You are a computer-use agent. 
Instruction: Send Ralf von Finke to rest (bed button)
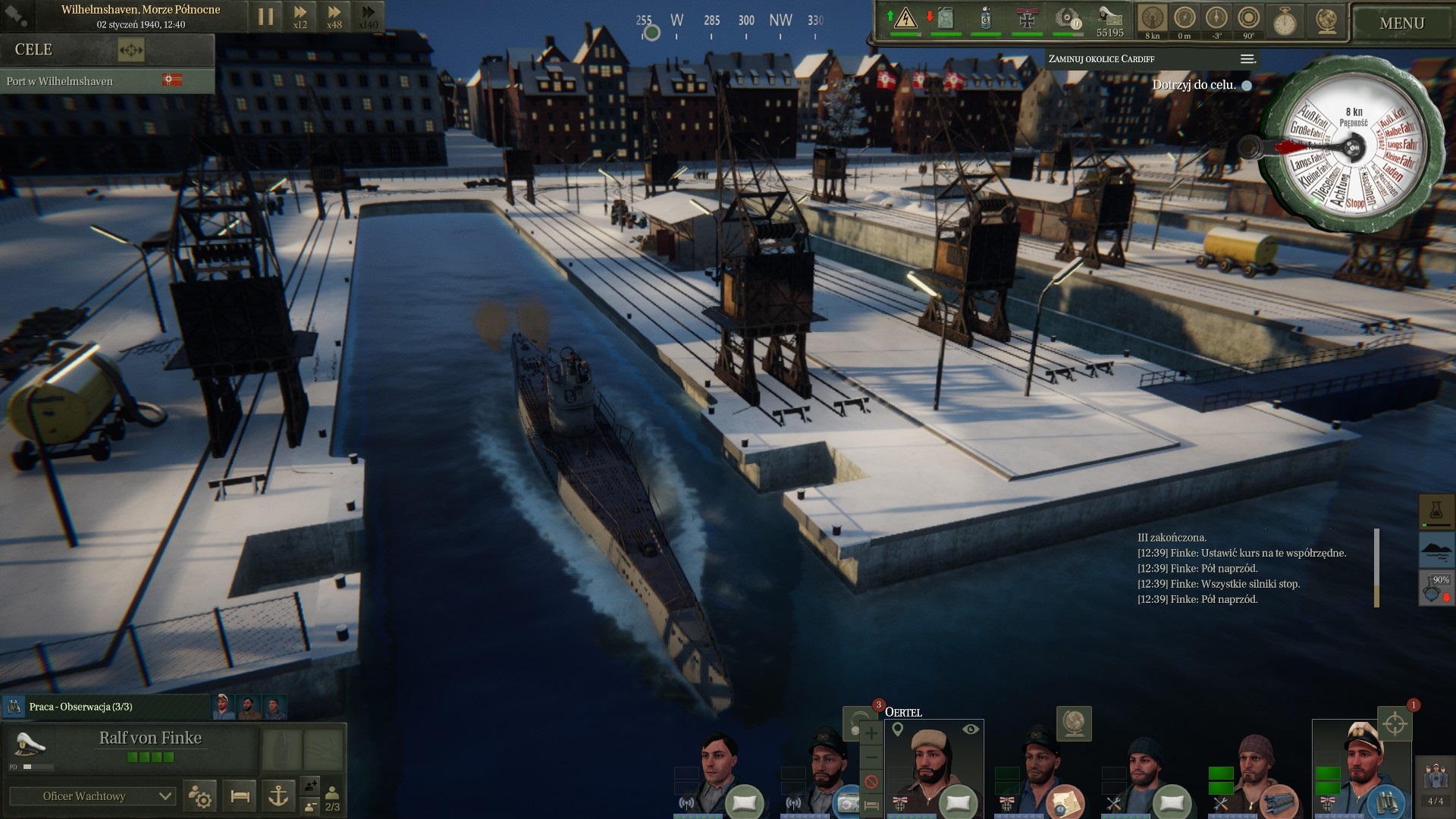pos(240,796)
